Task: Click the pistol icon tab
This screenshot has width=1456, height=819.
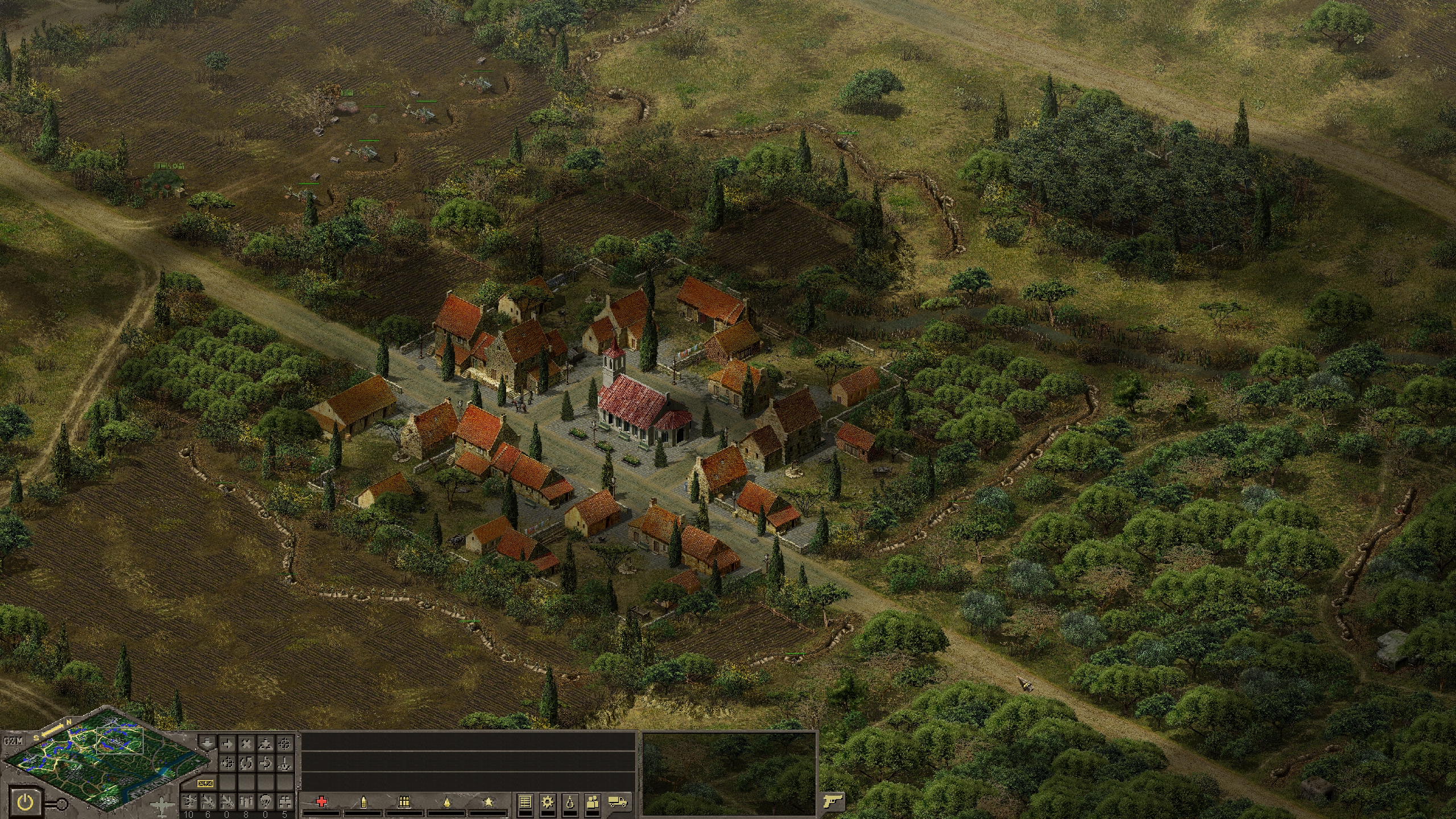Action: tap(832, 802)
